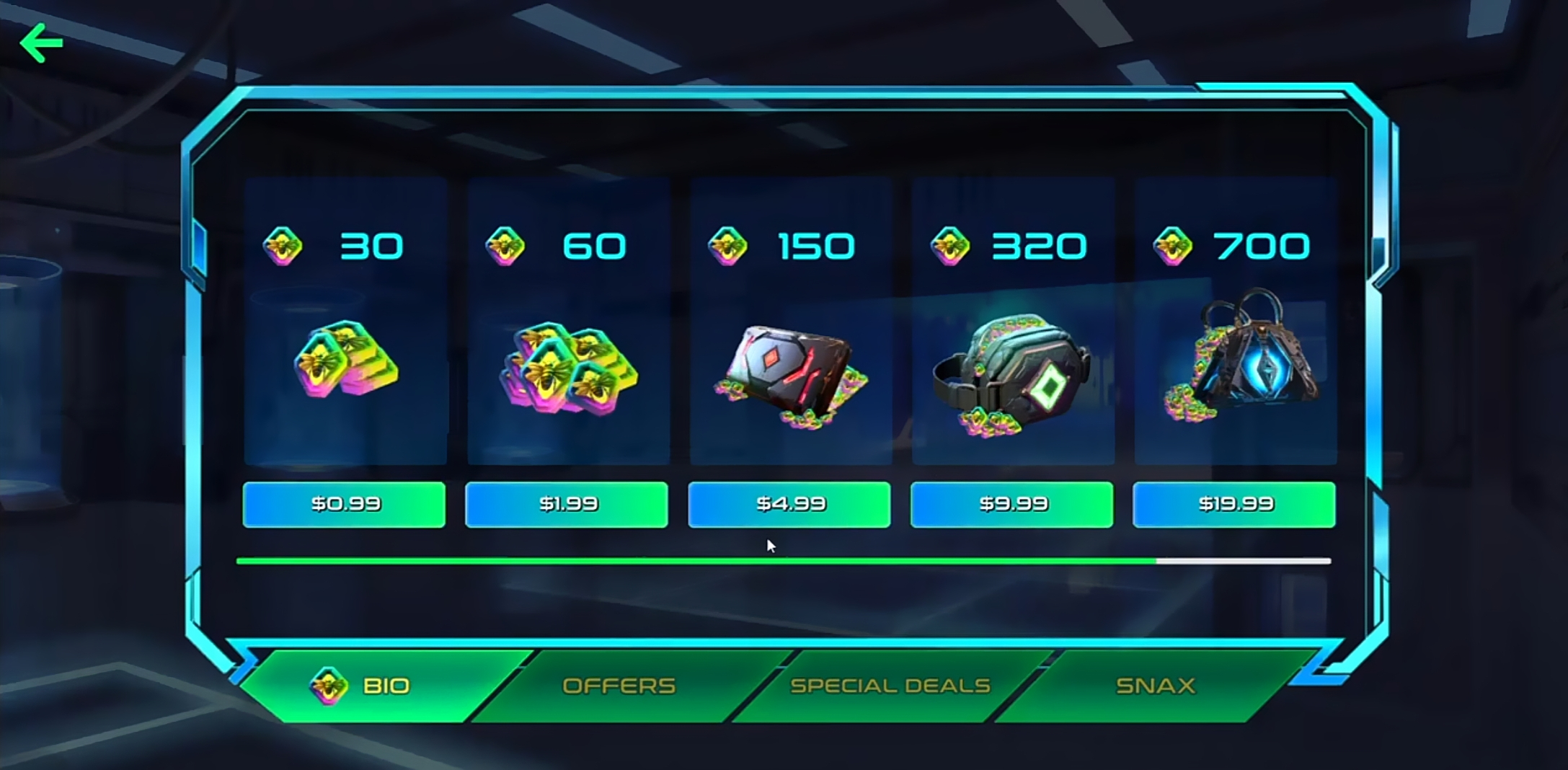The image size is (1568, 770).
Task: Buy 150 Bio for $4.99
Action: tap(789, 505)
